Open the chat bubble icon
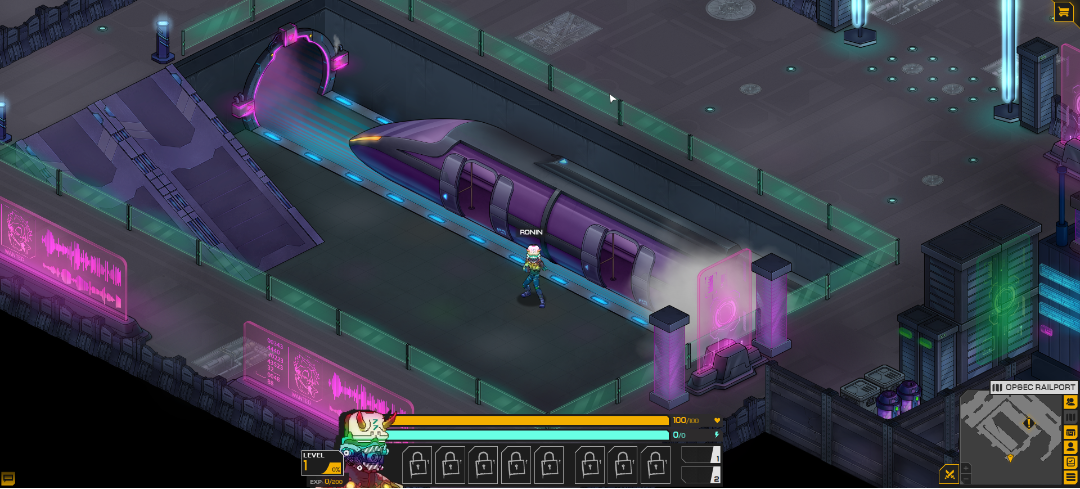The height and width of the screenshot is (489, 1080). click(8, 479)
